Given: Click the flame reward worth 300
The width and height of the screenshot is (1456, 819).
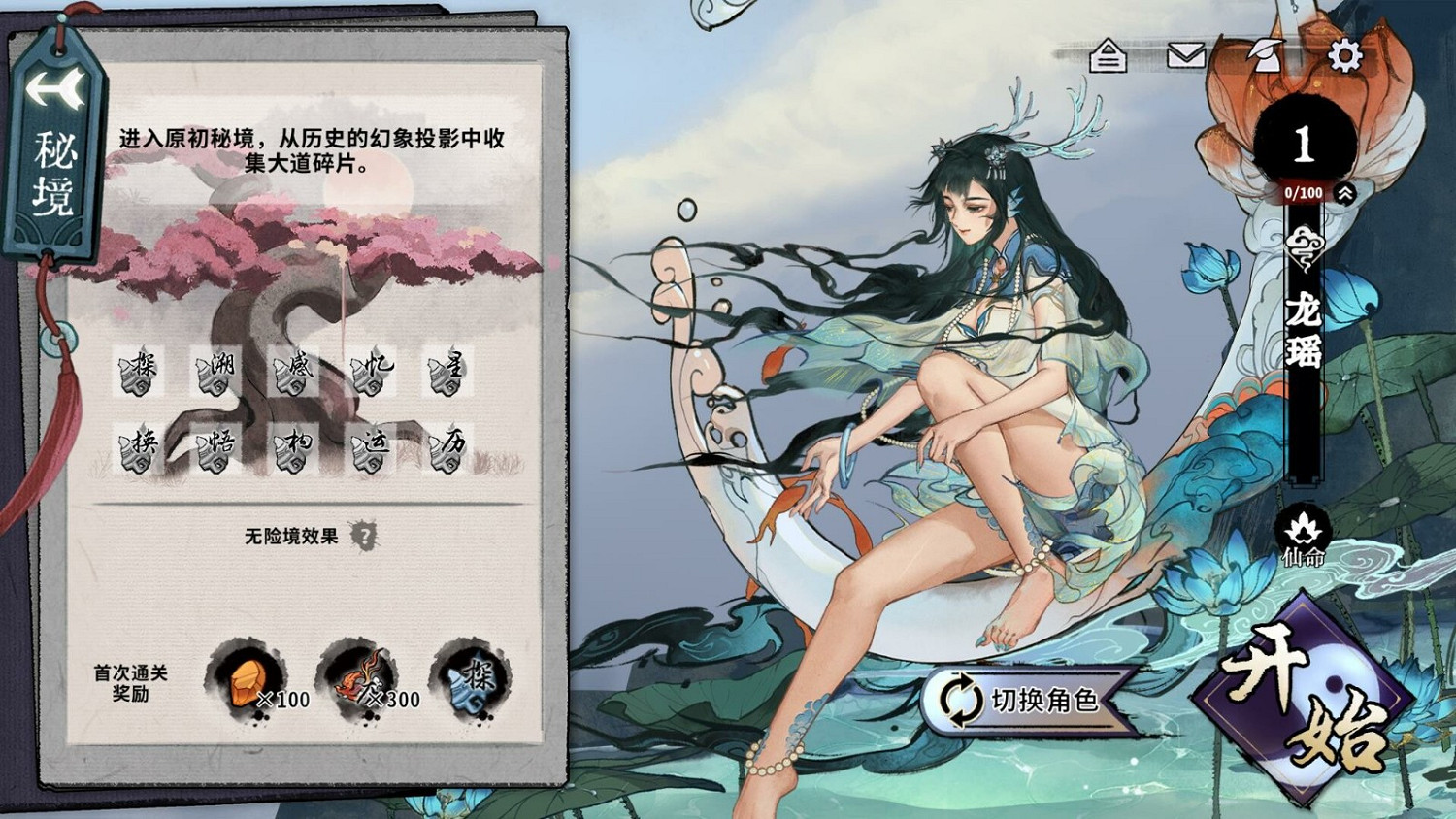Looking at the screenshot, I should click(359, 677).
